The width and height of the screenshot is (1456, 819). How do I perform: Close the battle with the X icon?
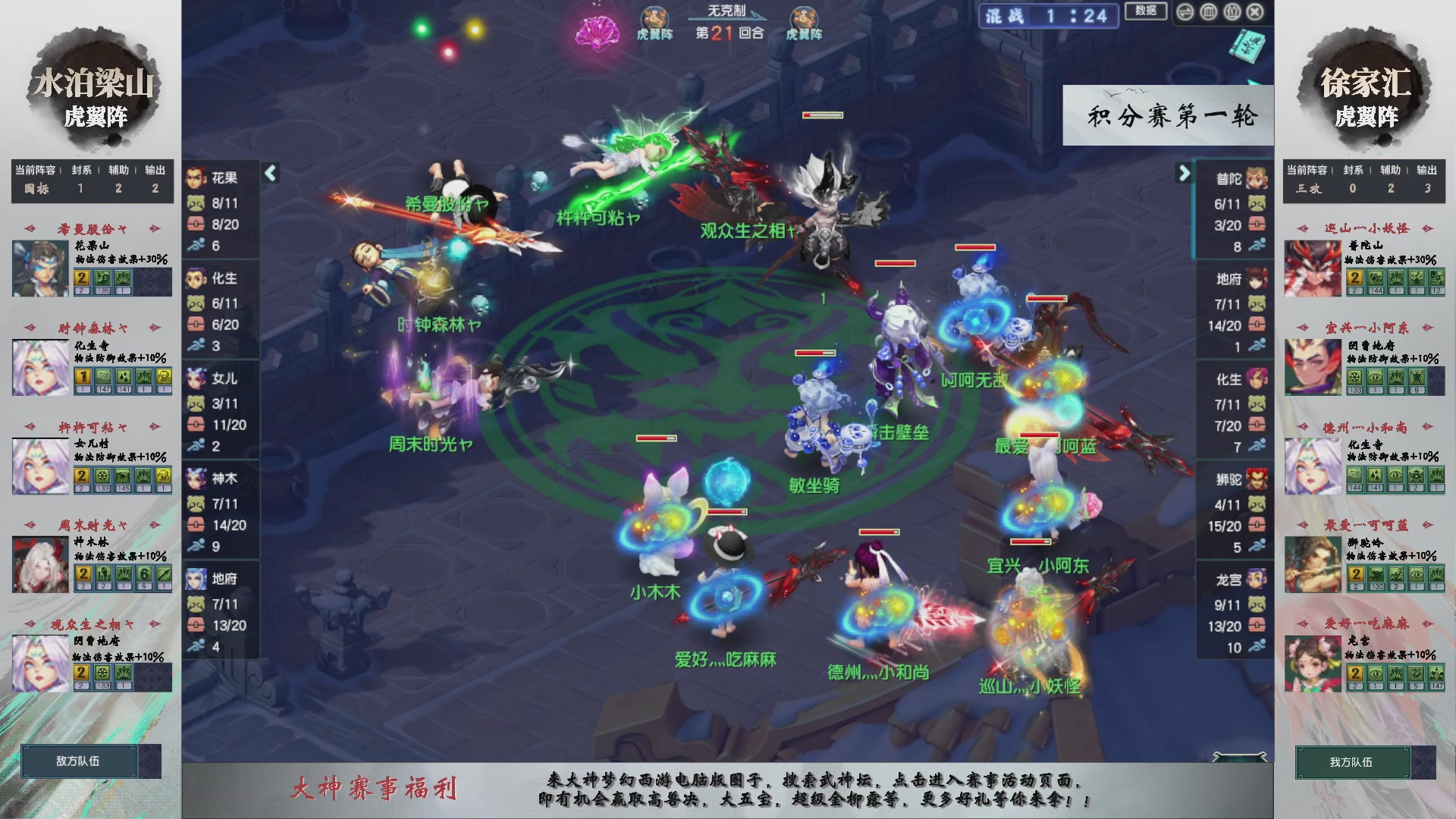pyautogui.click(x=1254, y=12)
